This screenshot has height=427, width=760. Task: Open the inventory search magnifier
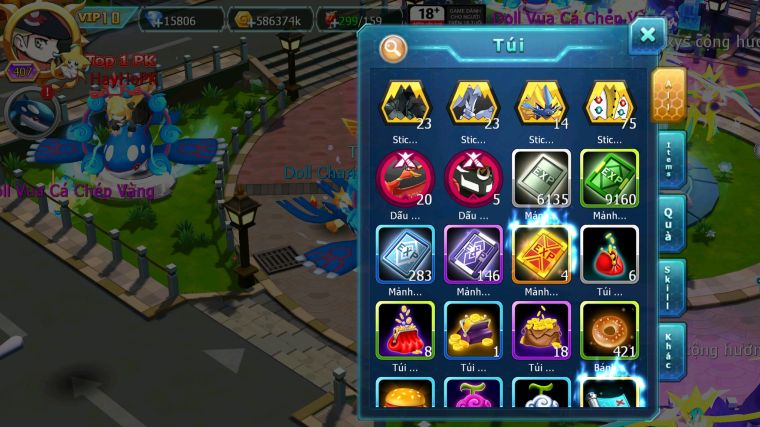point(393,47)
